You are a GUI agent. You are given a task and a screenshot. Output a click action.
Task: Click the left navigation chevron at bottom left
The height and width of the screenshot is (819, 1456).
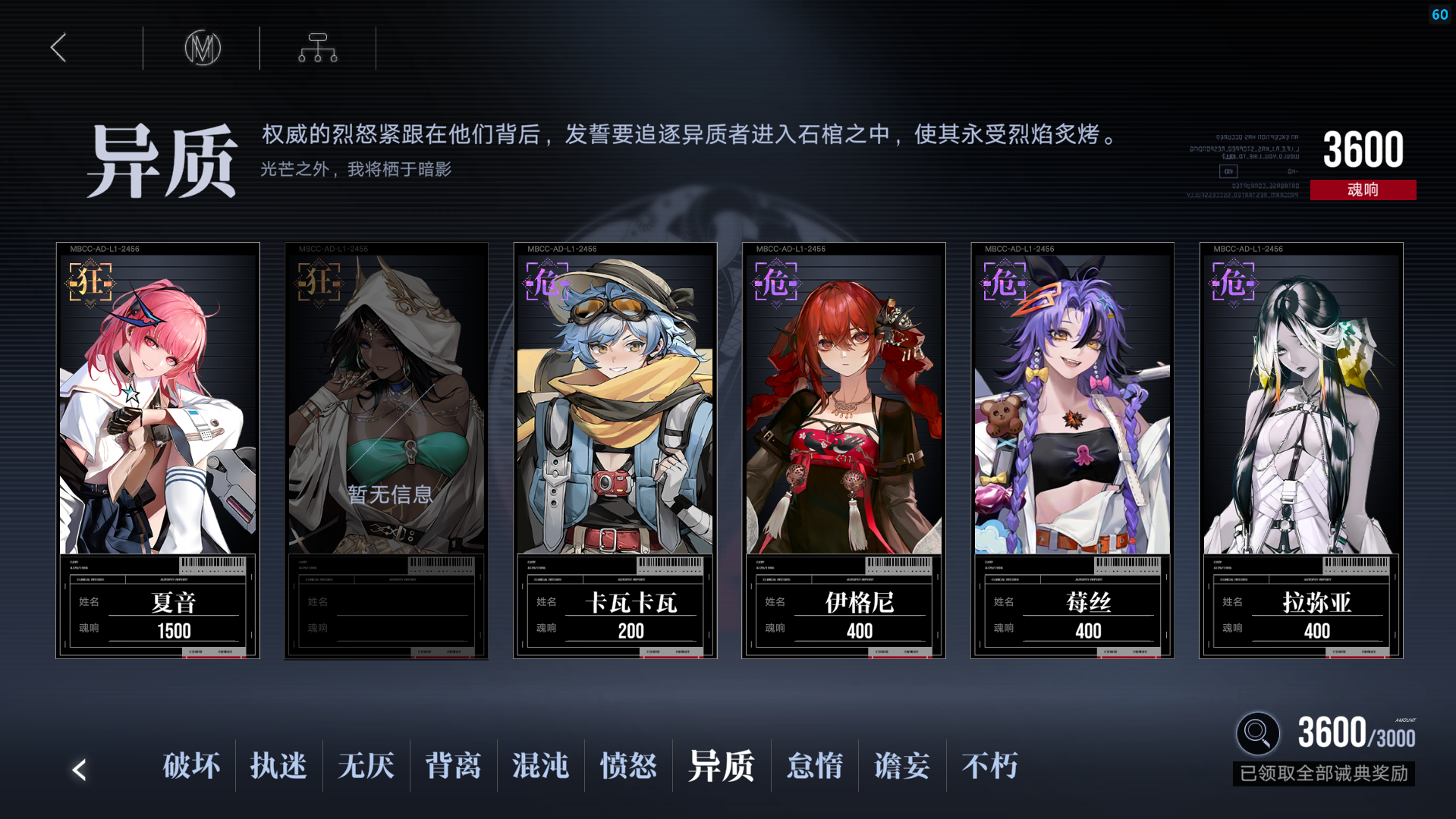point(79,770)
